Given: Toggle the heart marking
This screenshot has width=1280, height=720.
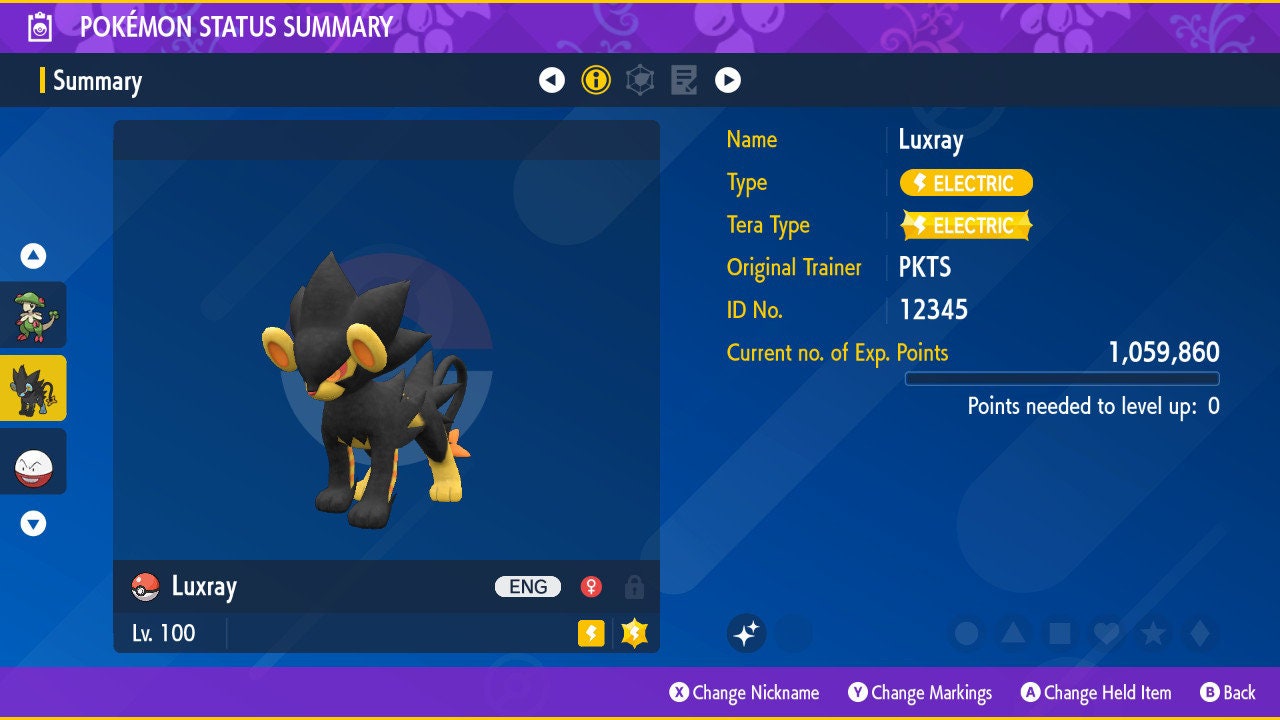Looking at the screenshot, I should click(x=1106, y=633).
